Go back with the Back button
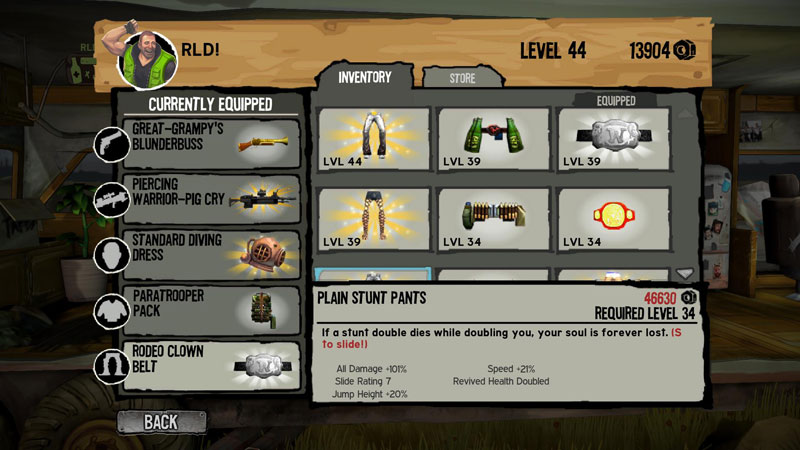 coord(162,421)
